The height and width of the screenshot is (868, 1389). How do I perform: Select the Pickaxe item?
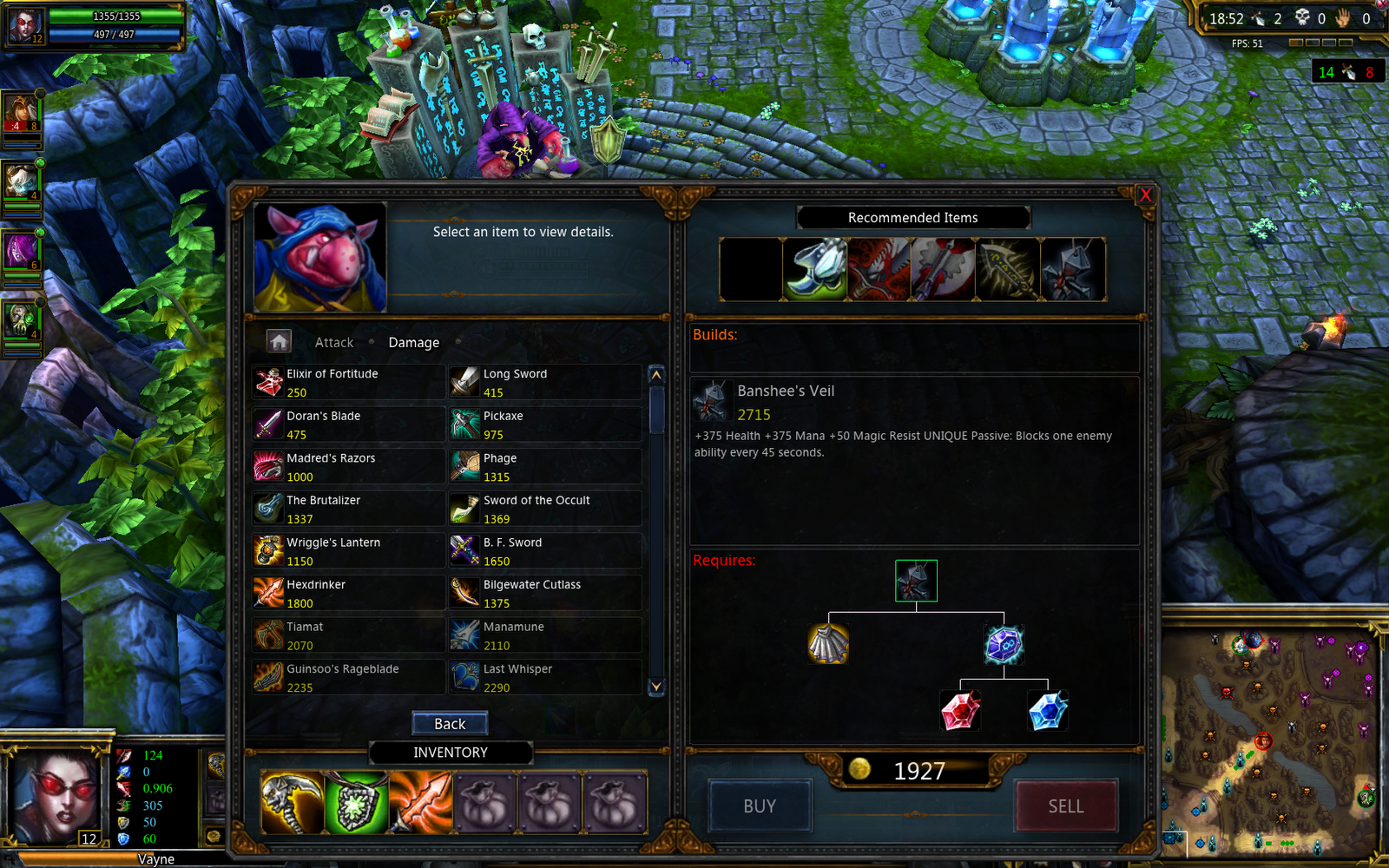click(x=544, y=424)
